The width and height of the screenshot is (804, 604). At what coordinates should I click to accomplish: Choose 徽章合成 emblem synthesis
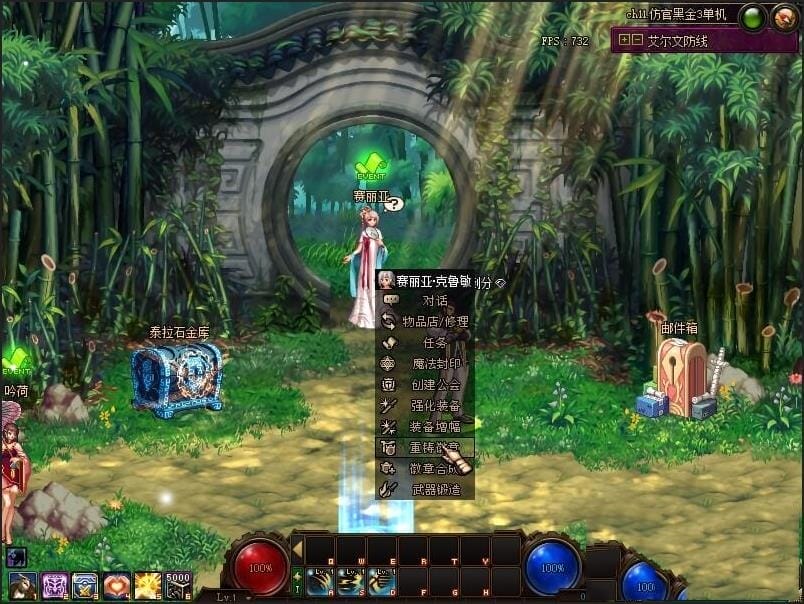click(x=434, y=469)
